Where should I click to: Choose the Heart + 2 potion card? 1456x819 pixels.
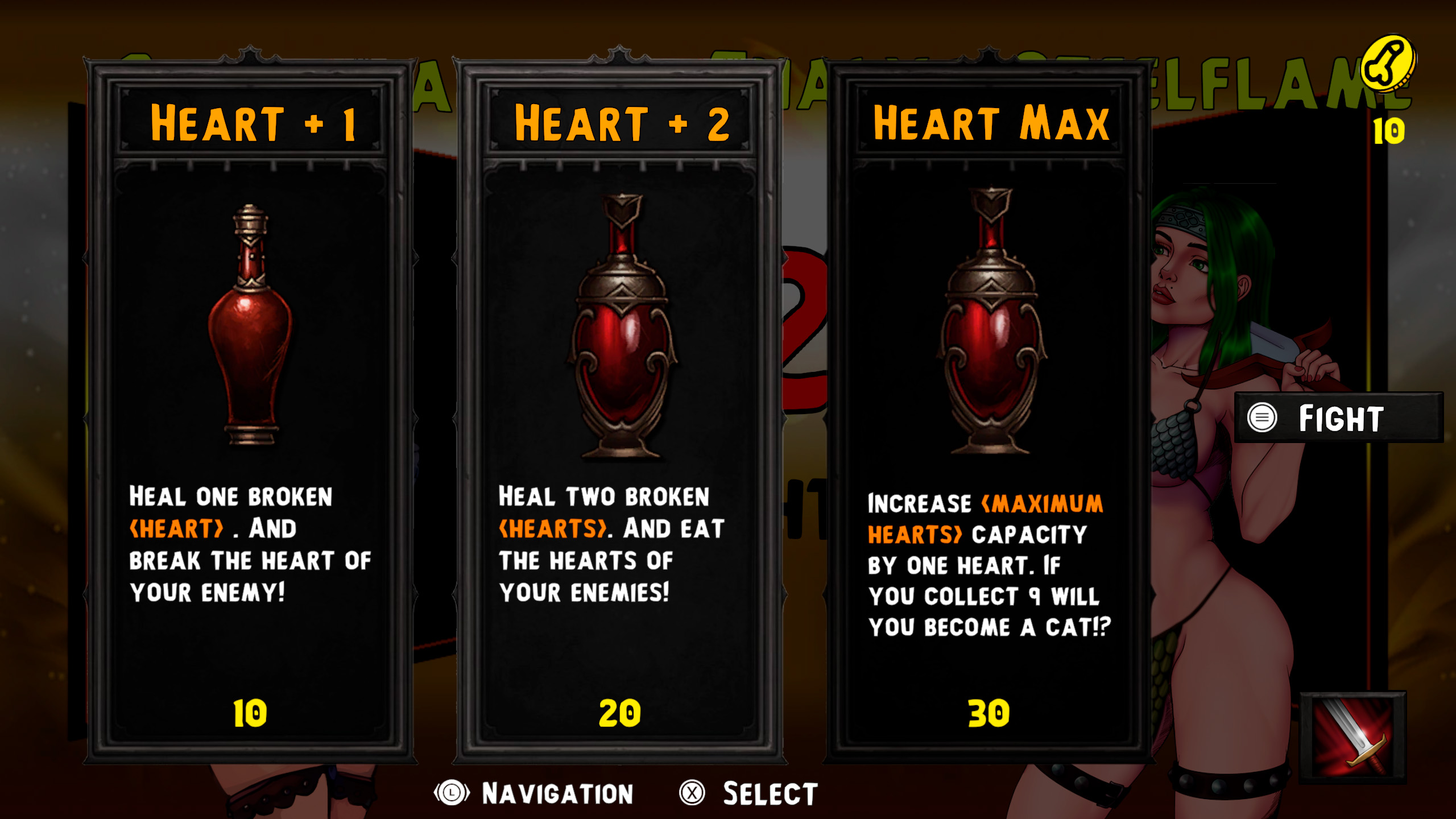[620, 409]
